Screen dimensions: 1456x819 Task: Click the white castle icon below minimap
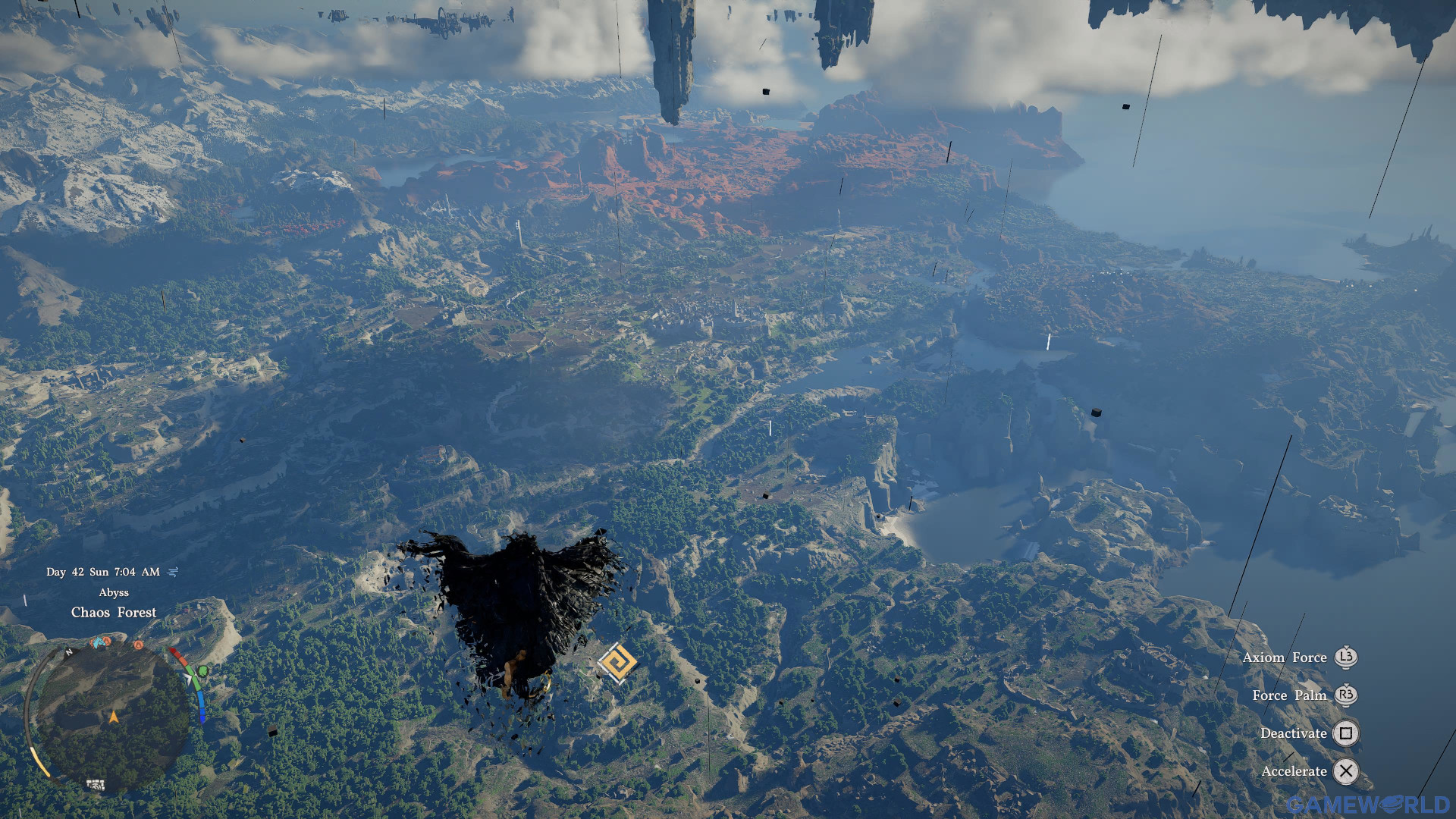[96, 785]
